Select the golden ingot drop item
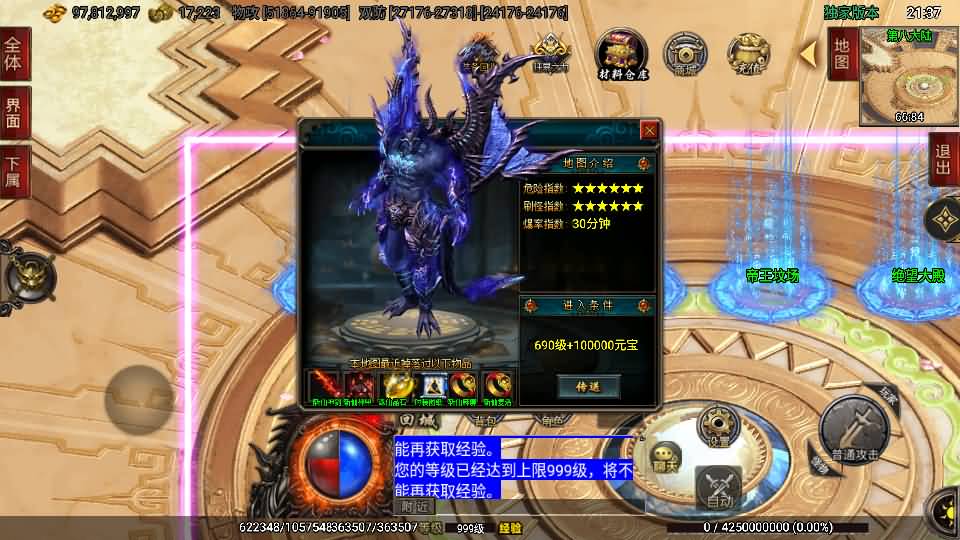Screen dimensions: 960x540 (x=397, y=385)
